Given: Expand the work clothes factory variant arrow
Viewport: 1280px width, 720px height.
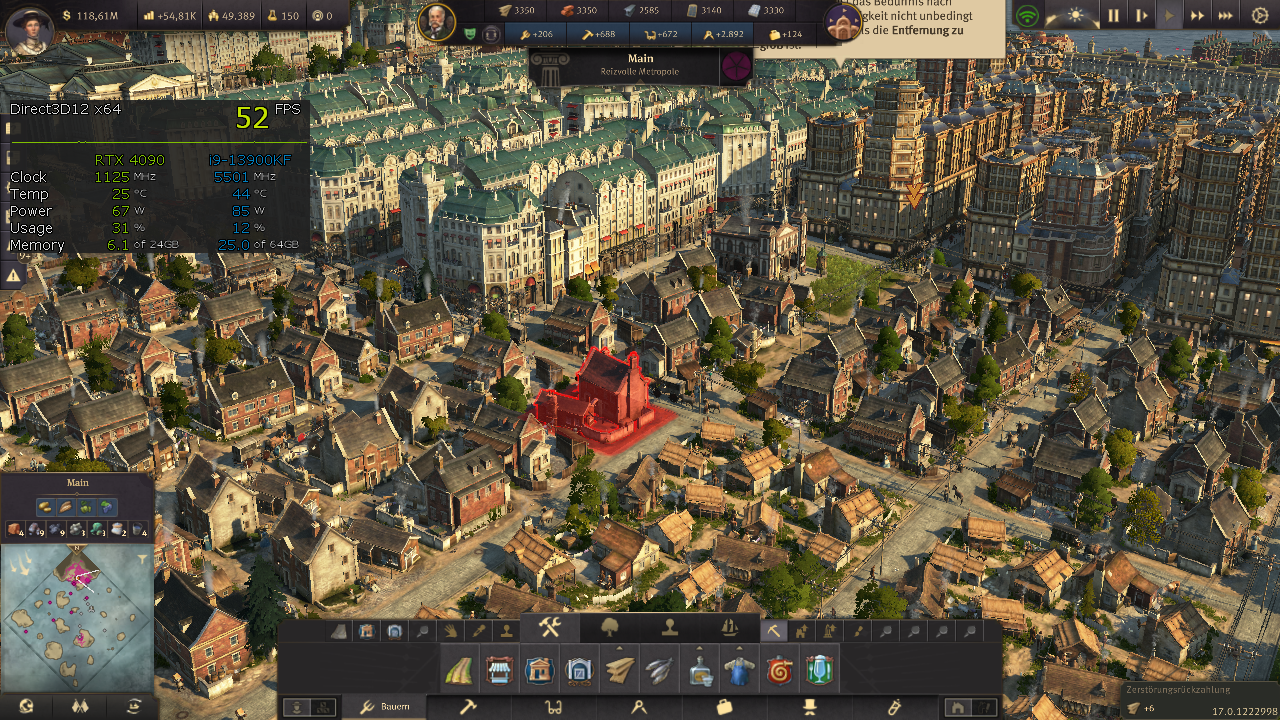Looking at the screenshot, I should click(x=738, y=647).
